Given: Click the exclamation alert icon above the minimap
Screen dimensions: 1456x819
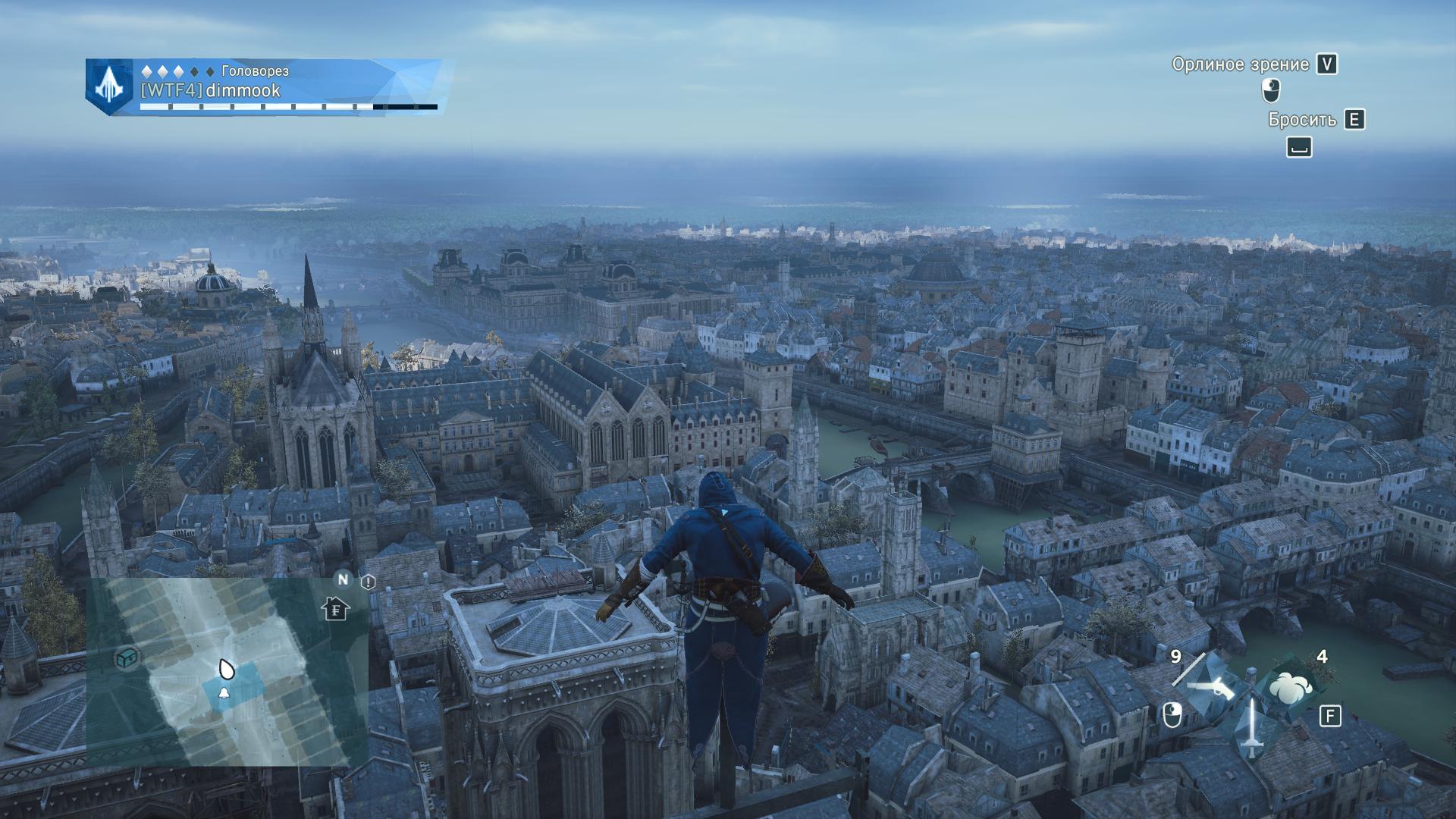Looking at the screenshot, I should (369, 582).
